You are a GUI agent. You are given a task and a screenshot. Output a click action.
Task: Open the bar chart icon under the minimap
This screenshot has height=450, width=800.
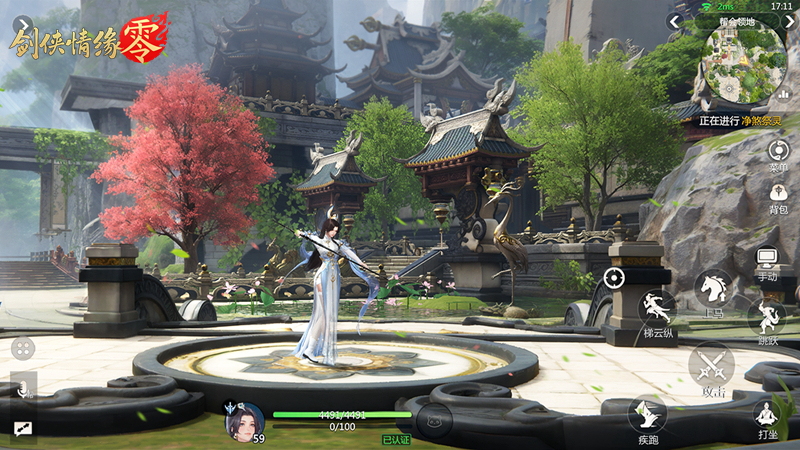[783, 93]
